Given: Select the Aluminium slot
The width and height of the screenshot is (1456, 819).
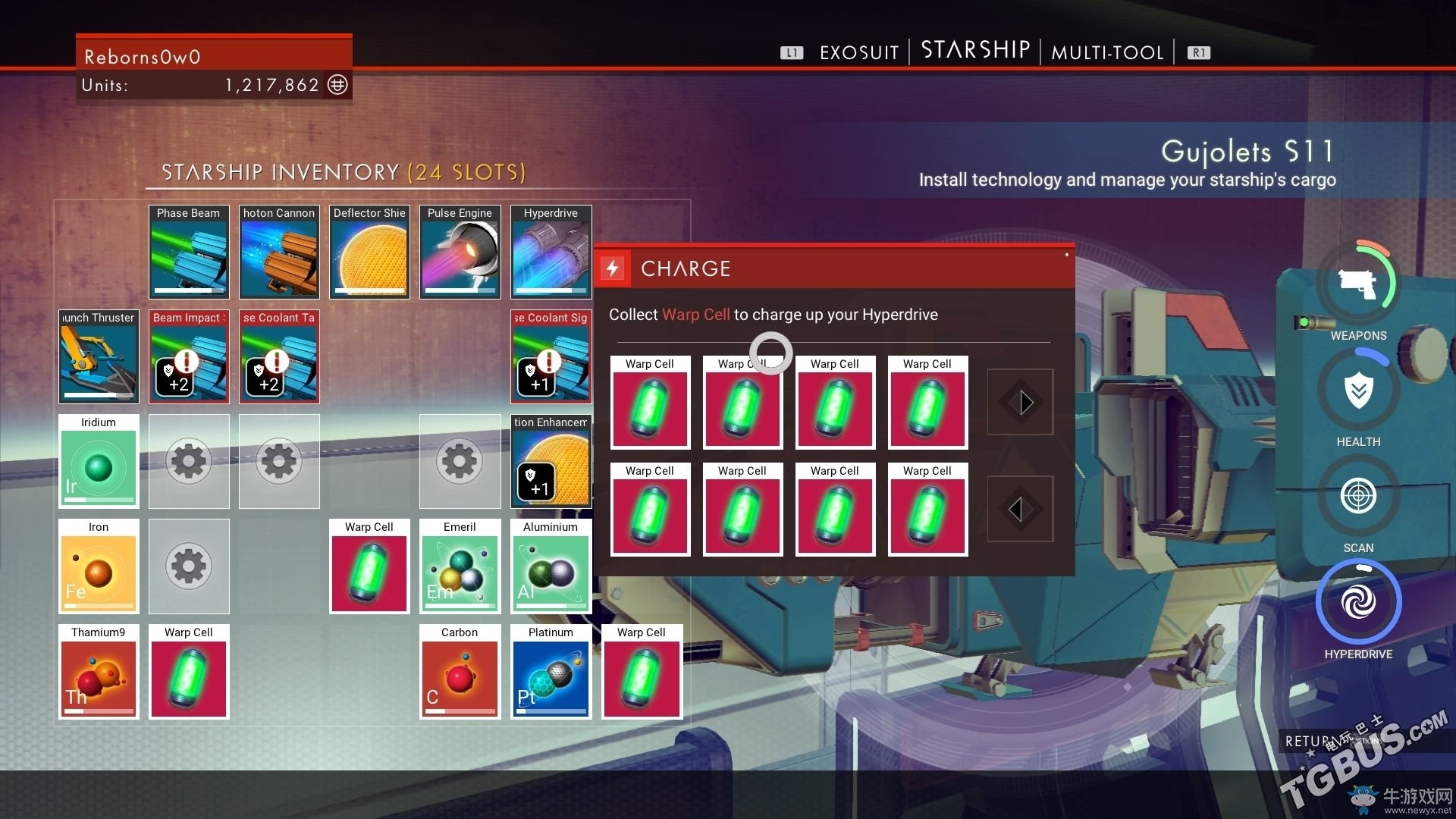Looking at the screenshot, I should pyautogui.click(x=551, y=566).
